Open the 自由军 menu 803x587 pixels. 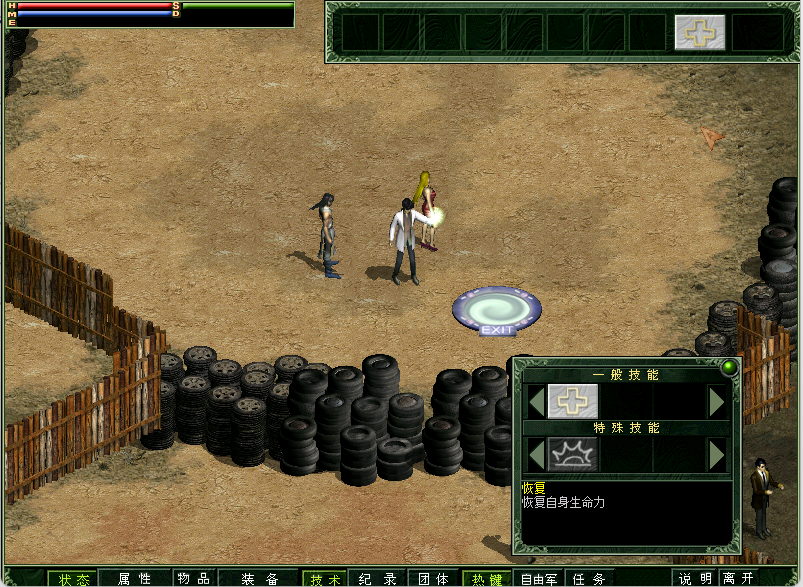[x=540, y=578]
